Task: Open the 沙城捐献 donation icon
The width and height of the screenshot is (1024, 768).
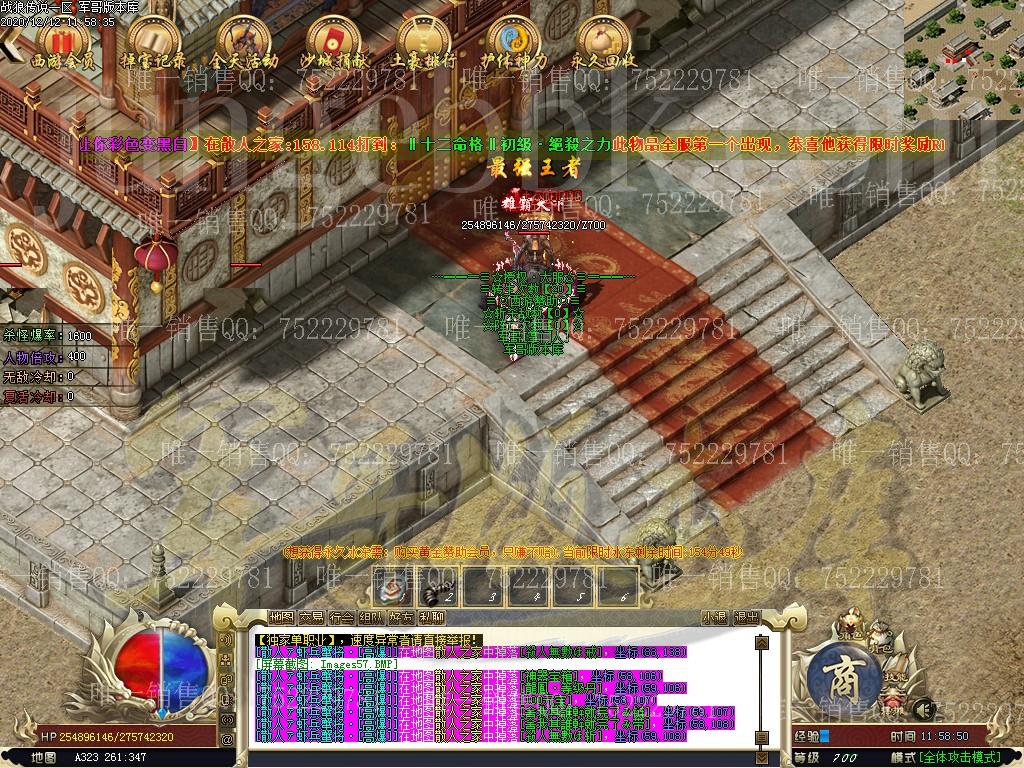Action: [332, 44]
